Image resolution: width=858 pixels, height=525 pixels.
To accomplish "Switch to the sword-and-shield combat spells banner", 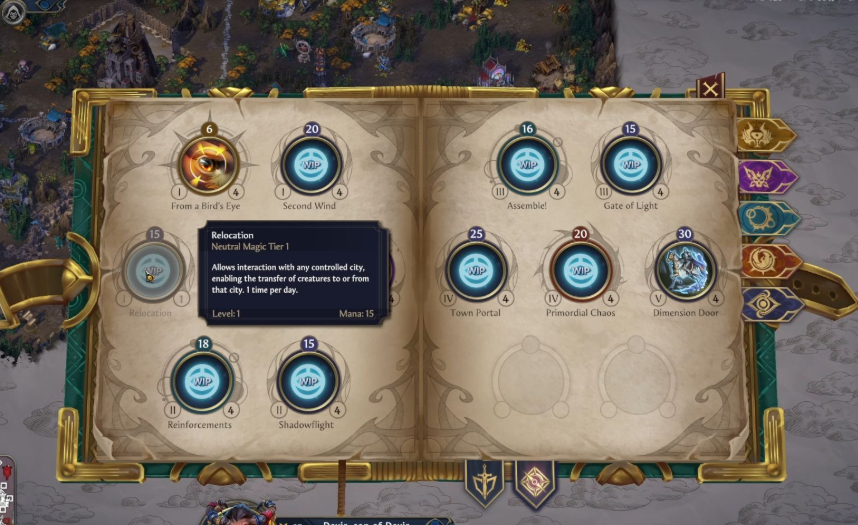I will click(485, 482).
